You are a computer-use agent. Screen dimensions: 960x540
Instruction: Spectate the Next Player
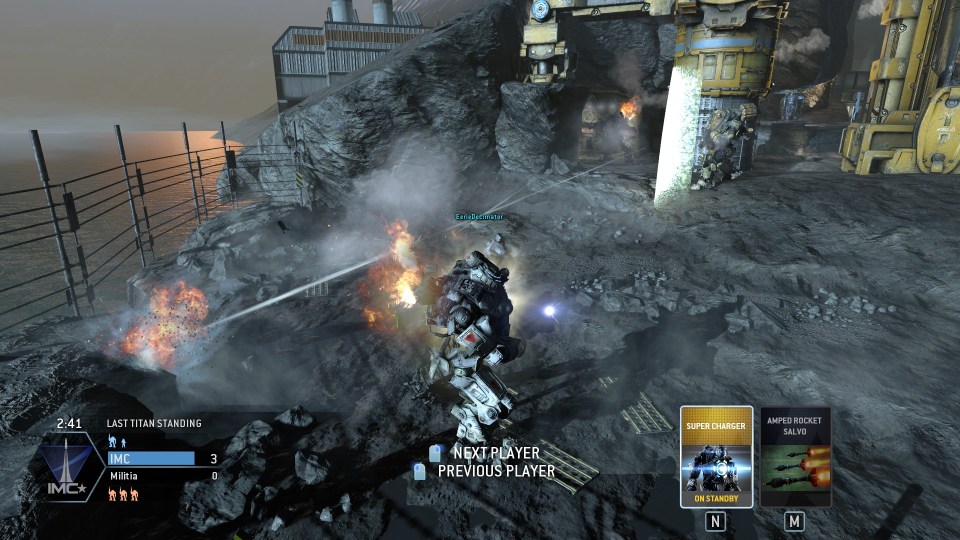pos(495,453)
